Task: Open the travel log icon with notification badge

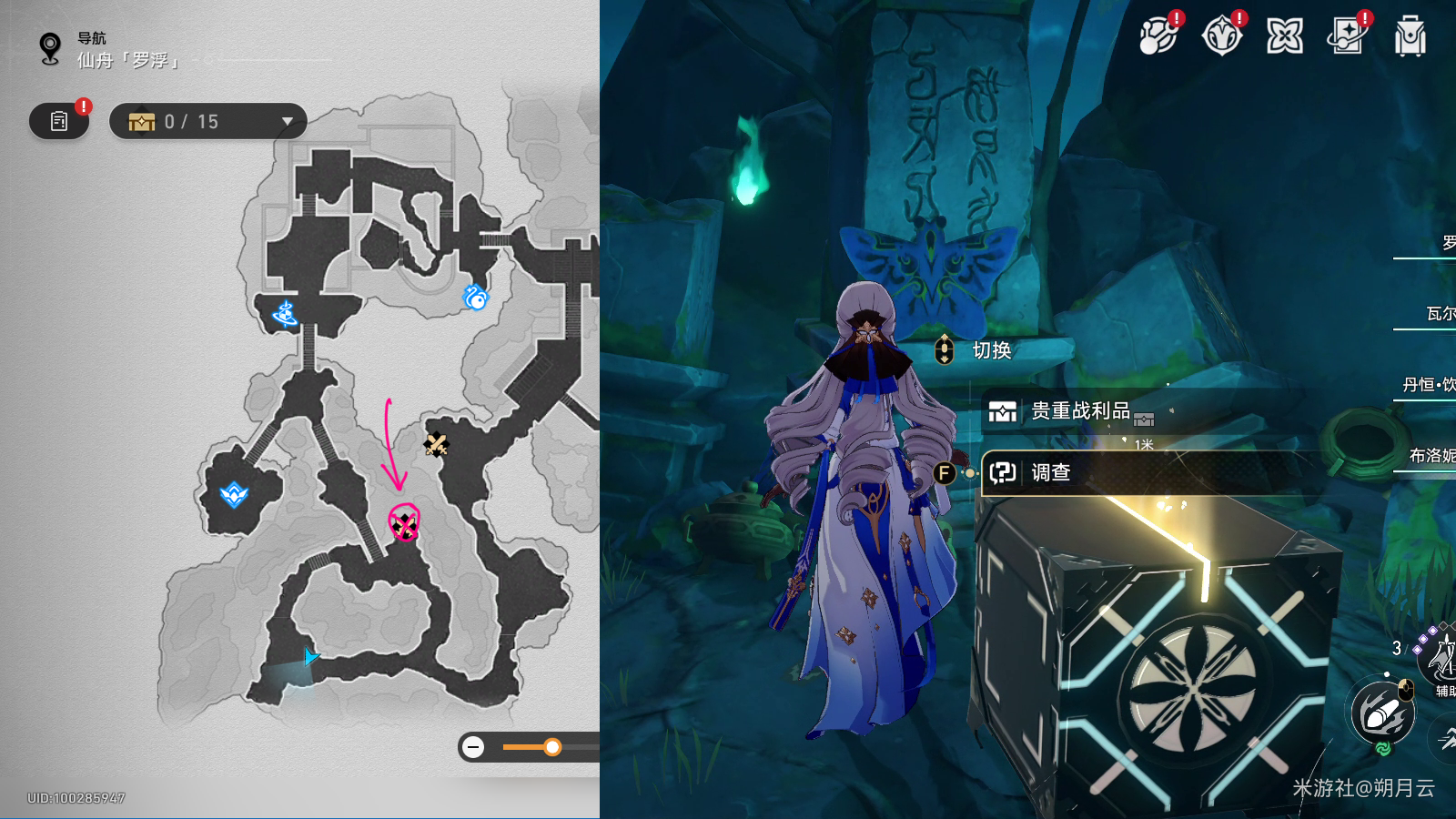Action: (x=1347, y=36)
